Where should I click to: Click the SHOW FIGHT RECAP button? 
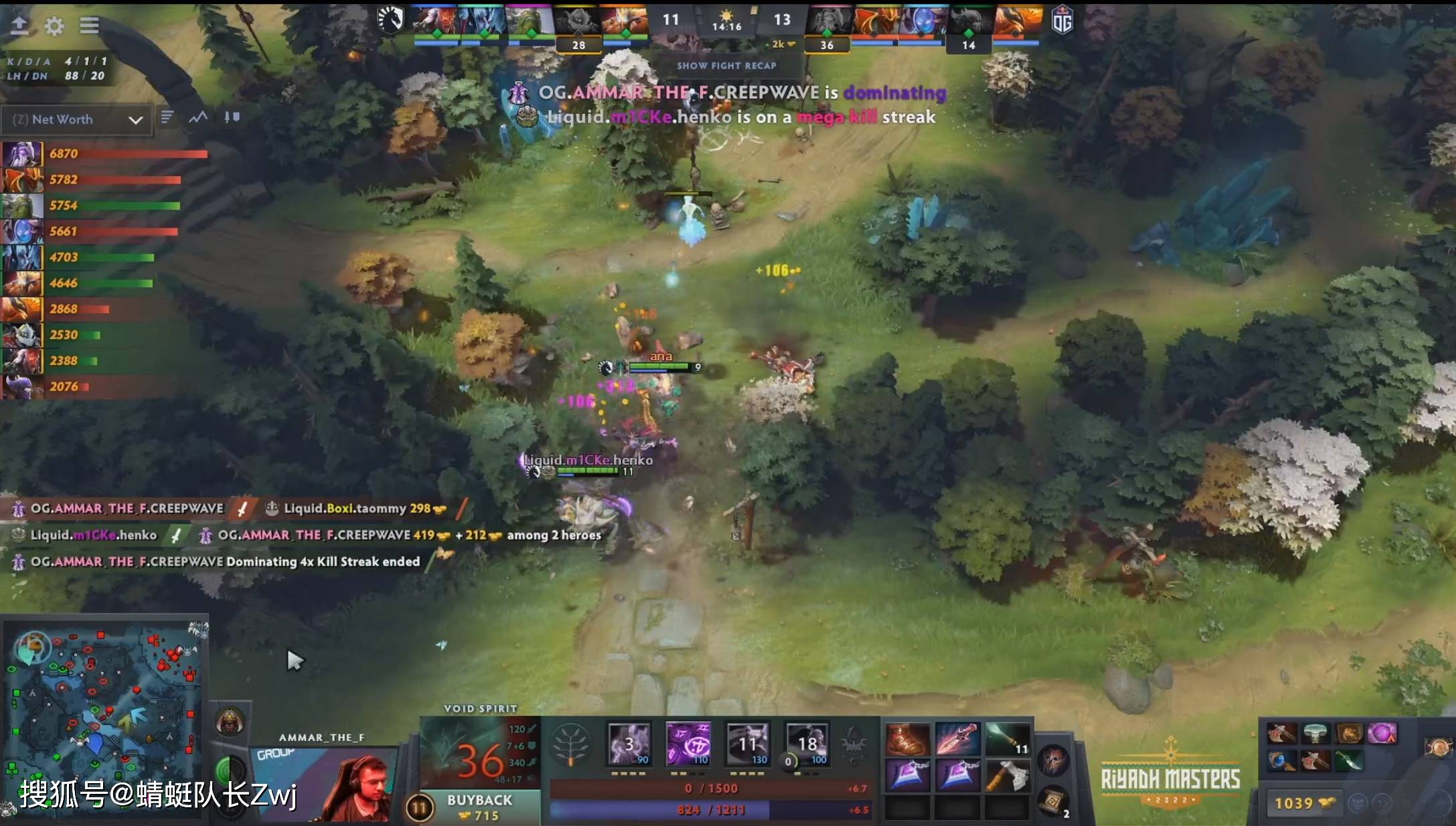(x=726, y=66)
